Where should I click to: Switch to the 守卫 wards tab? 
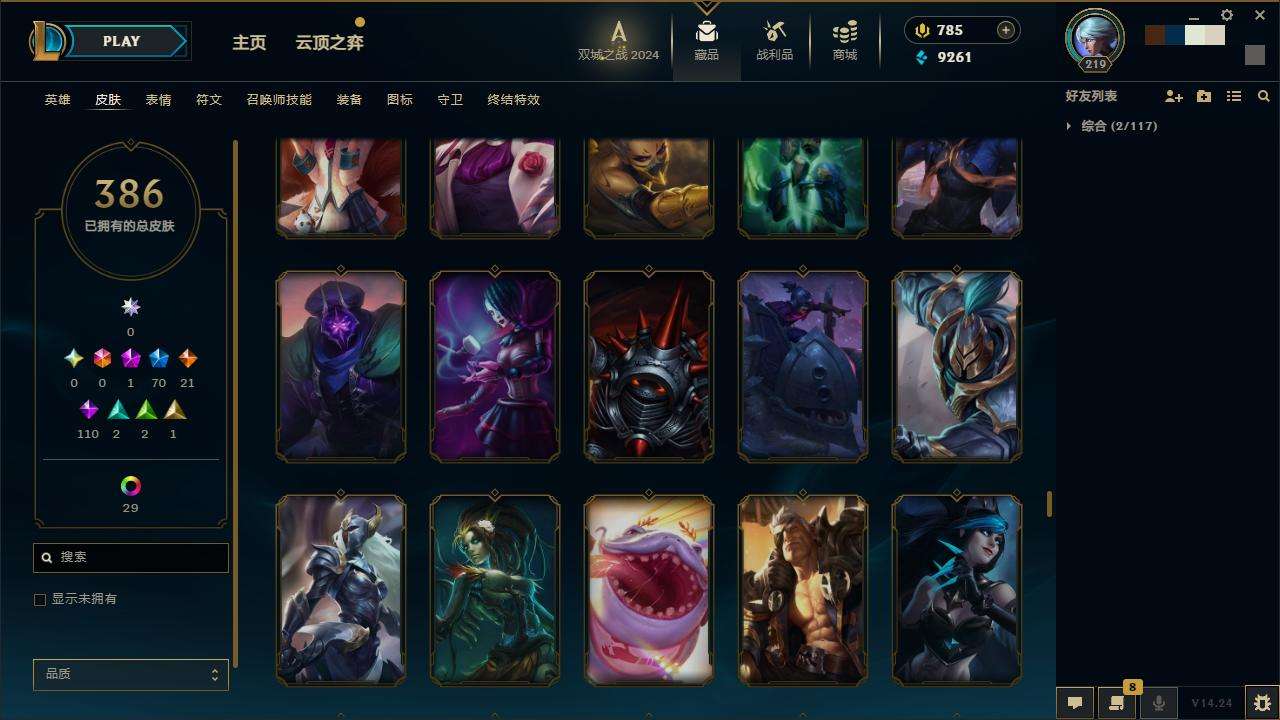(x=450, y=100)
